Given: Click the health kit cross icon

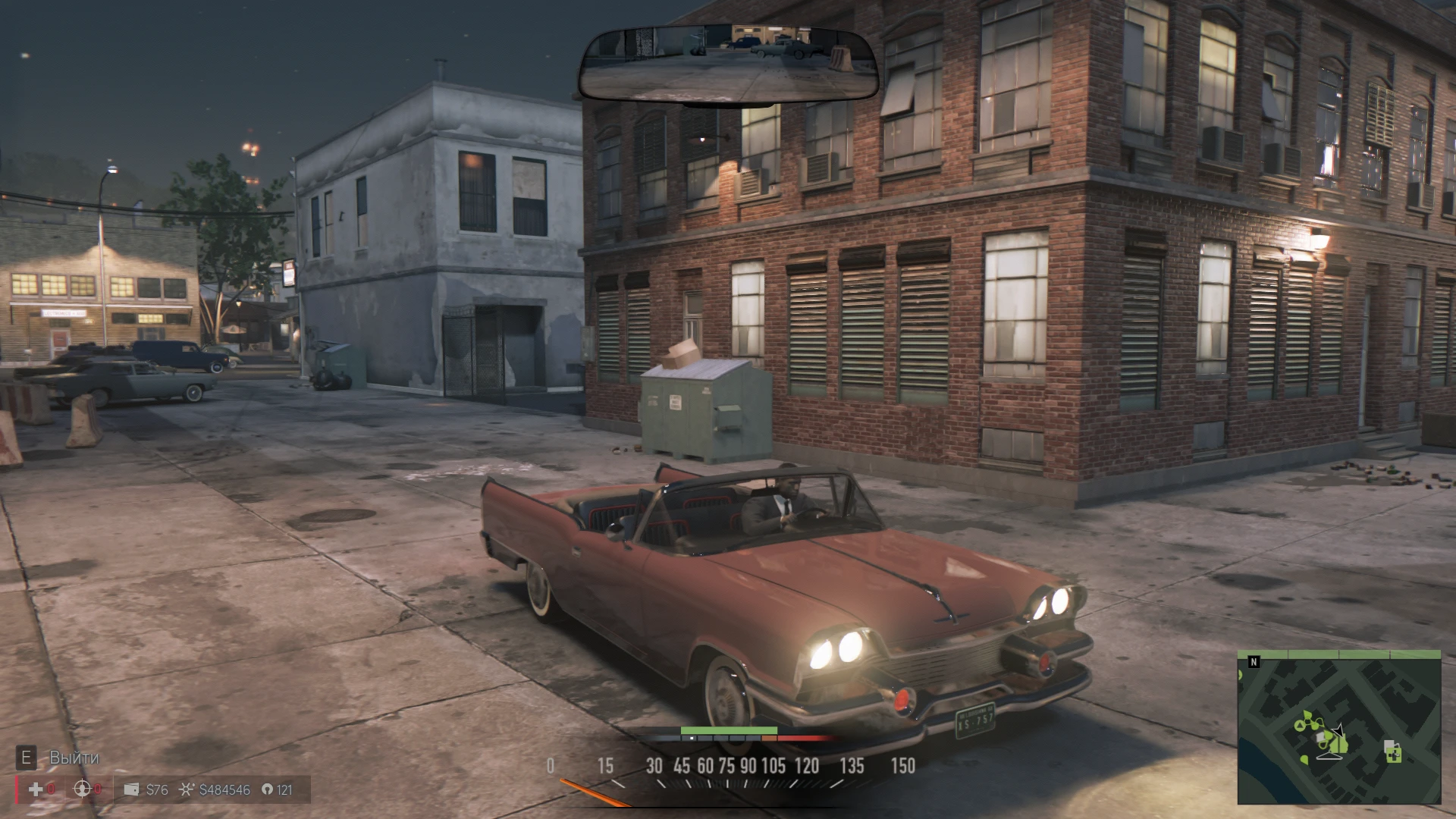Looking at the screenshot, I should [35, 789].
